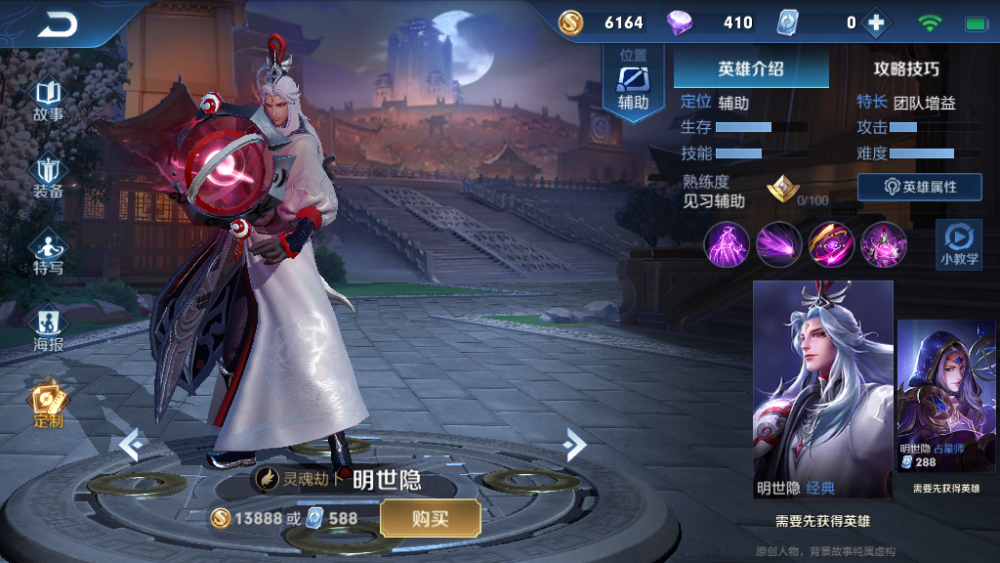
Task: Switch to the 攻略技巧 tab
Action: coord(906,69)
